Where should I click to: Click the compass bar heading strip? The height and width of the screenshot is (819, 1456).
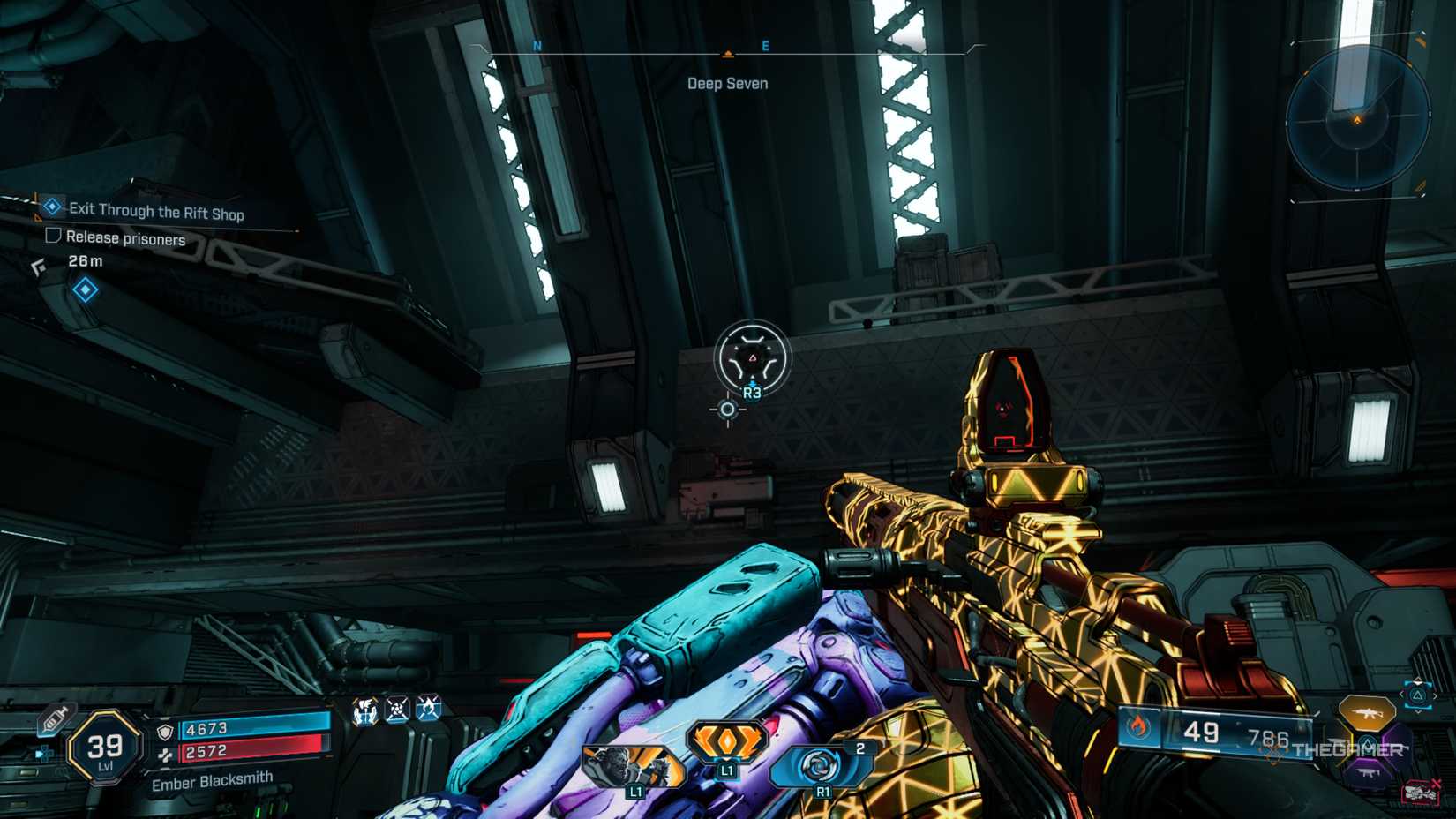[x=727, y=53]
